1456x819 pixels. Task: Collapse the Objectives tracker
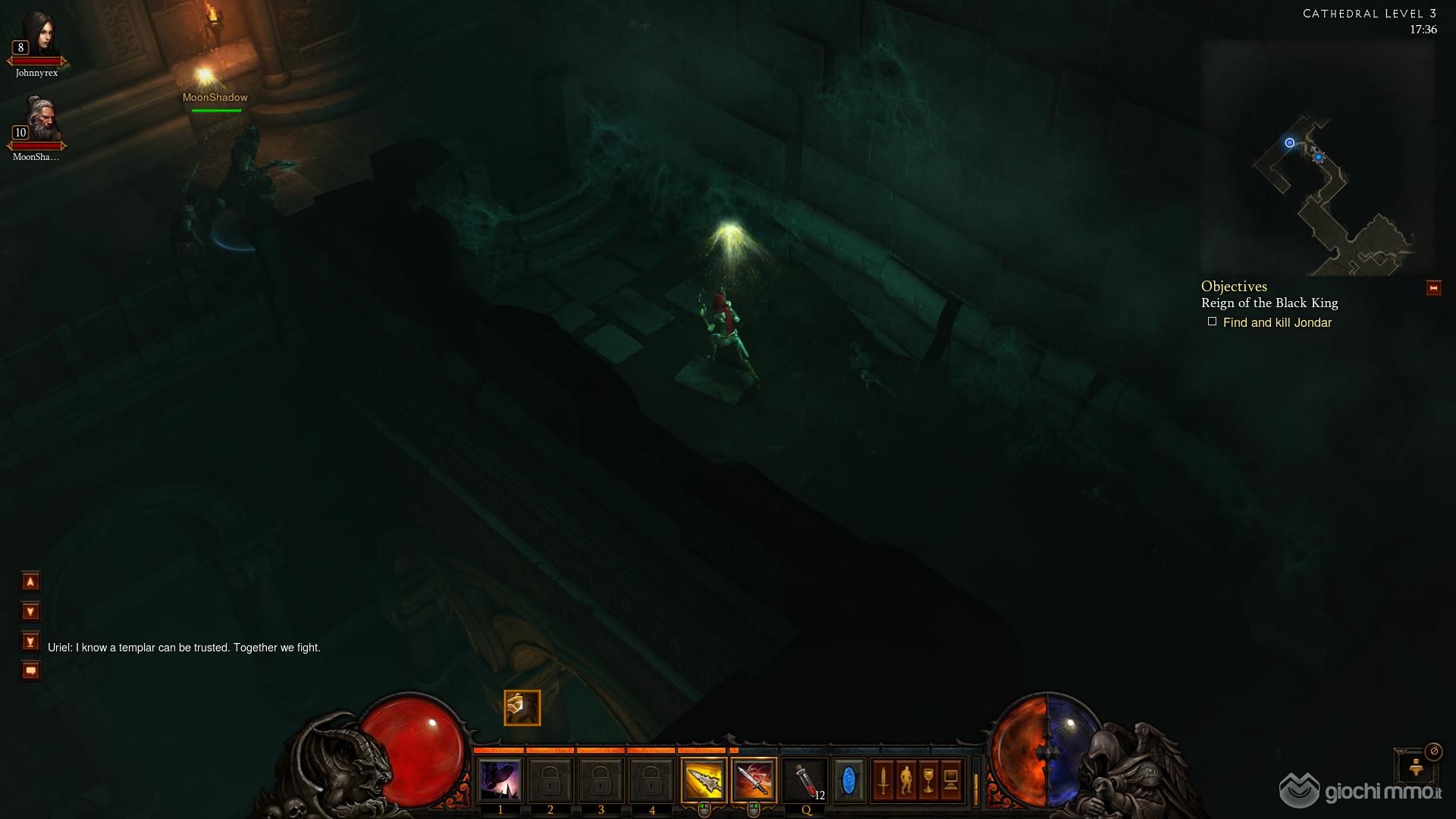[1432, 288]
